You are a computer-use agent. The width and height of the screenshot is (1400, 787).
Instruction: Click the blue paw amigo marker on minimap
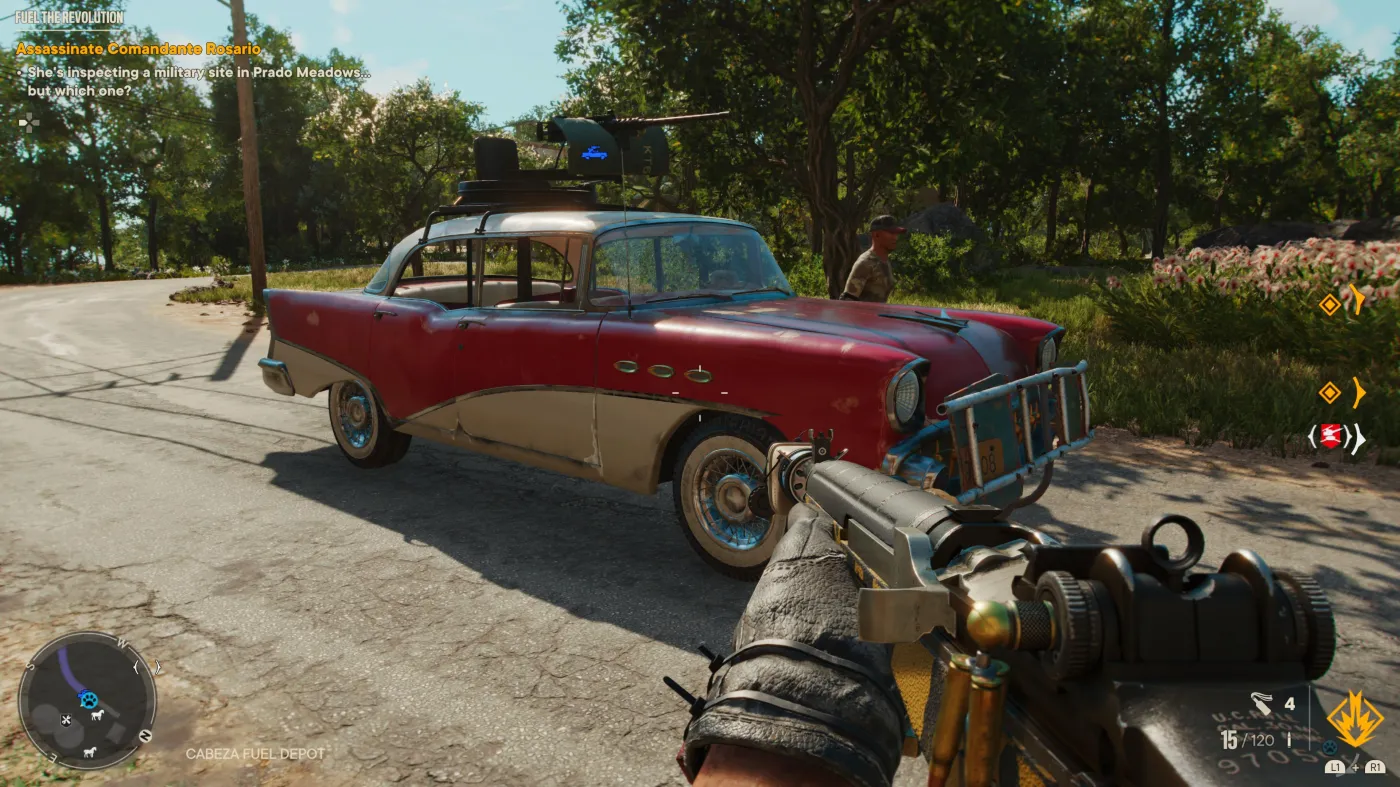pos(88,699)
